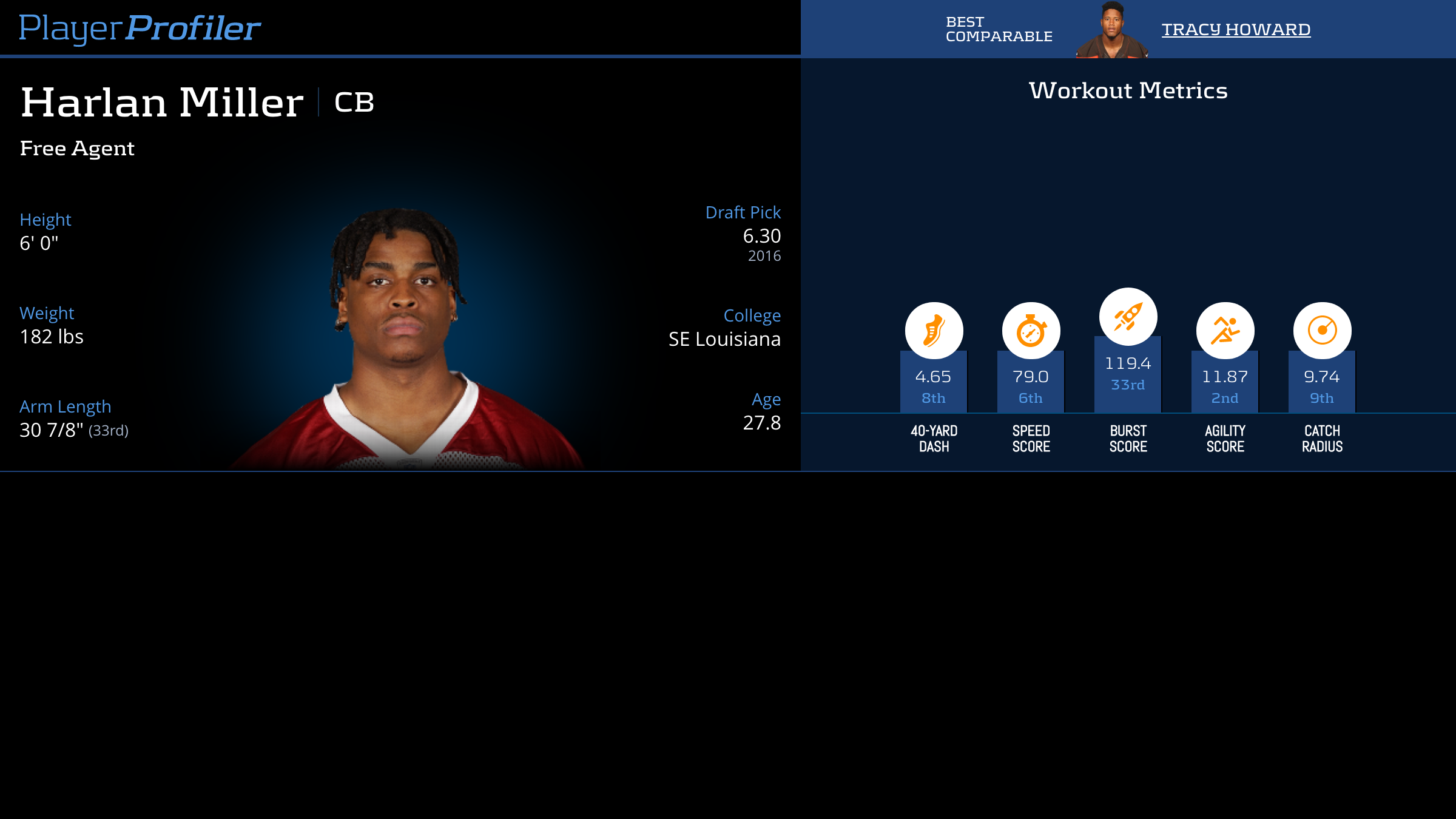1456x819 pixels.
Task: Open Tracy Howard's comparable player link
Action: click(x=1236, y=29)
